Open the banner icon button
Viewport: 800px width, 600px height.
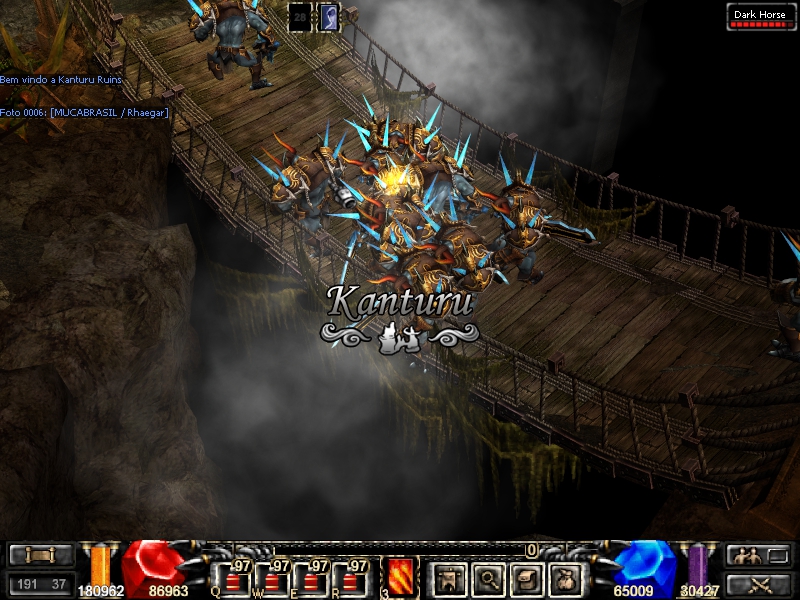click(449, 578)
